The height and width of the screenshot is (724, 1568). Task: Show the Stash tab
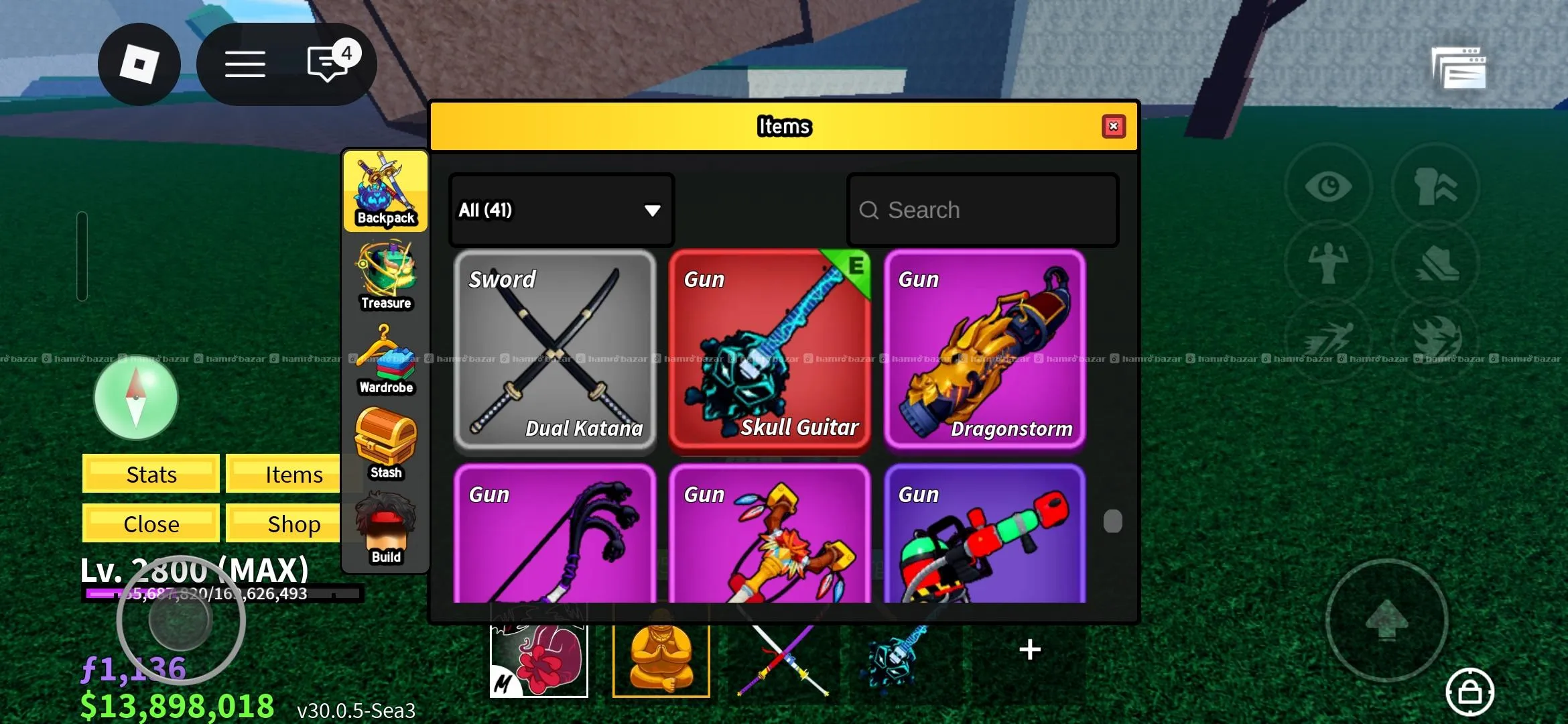pyautogui.click(x=385, y=445)
